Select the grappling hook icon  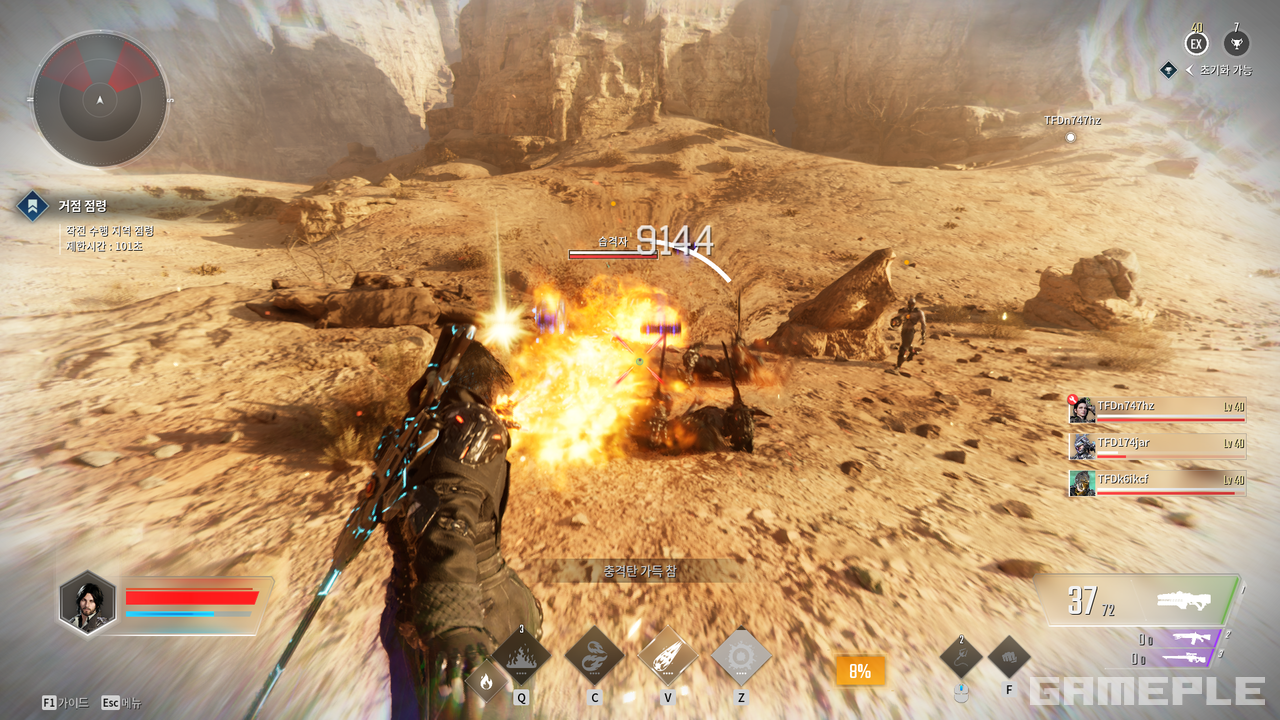tap(961, 657)
